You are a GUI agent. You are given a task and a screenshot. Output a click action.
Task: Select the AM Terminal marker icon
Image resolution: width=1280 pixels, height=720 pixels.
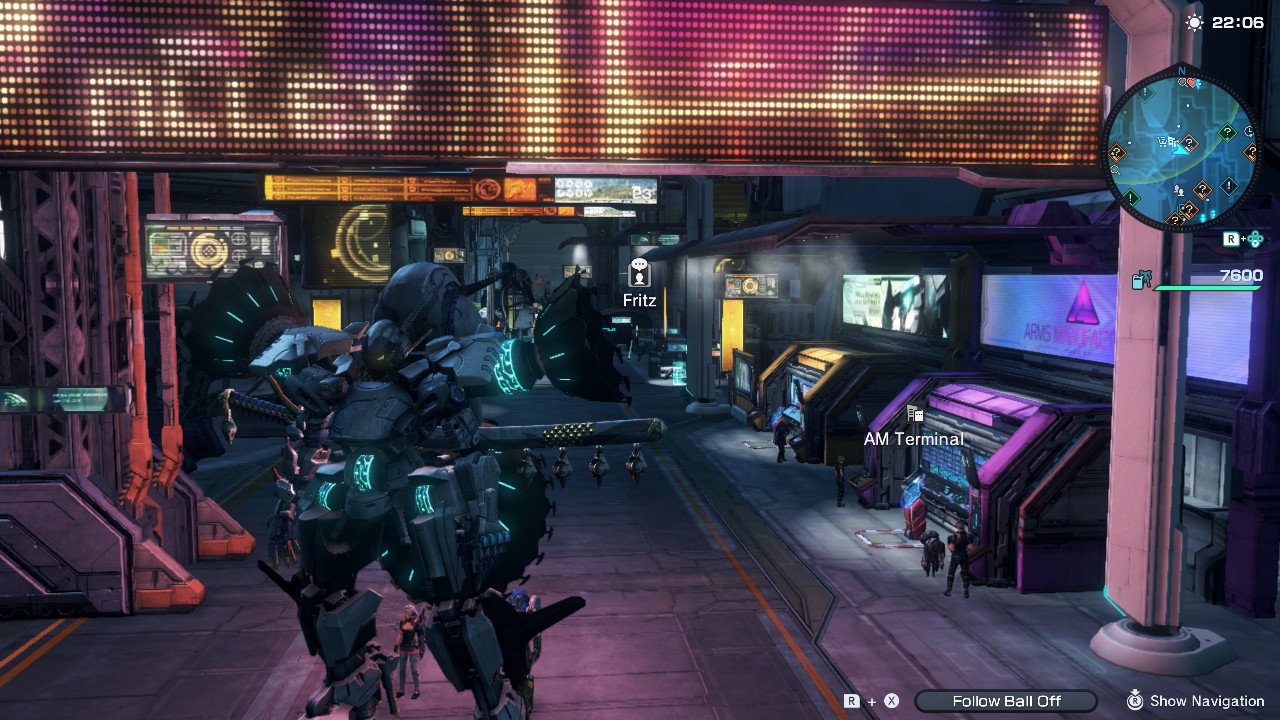coord(914,413)
